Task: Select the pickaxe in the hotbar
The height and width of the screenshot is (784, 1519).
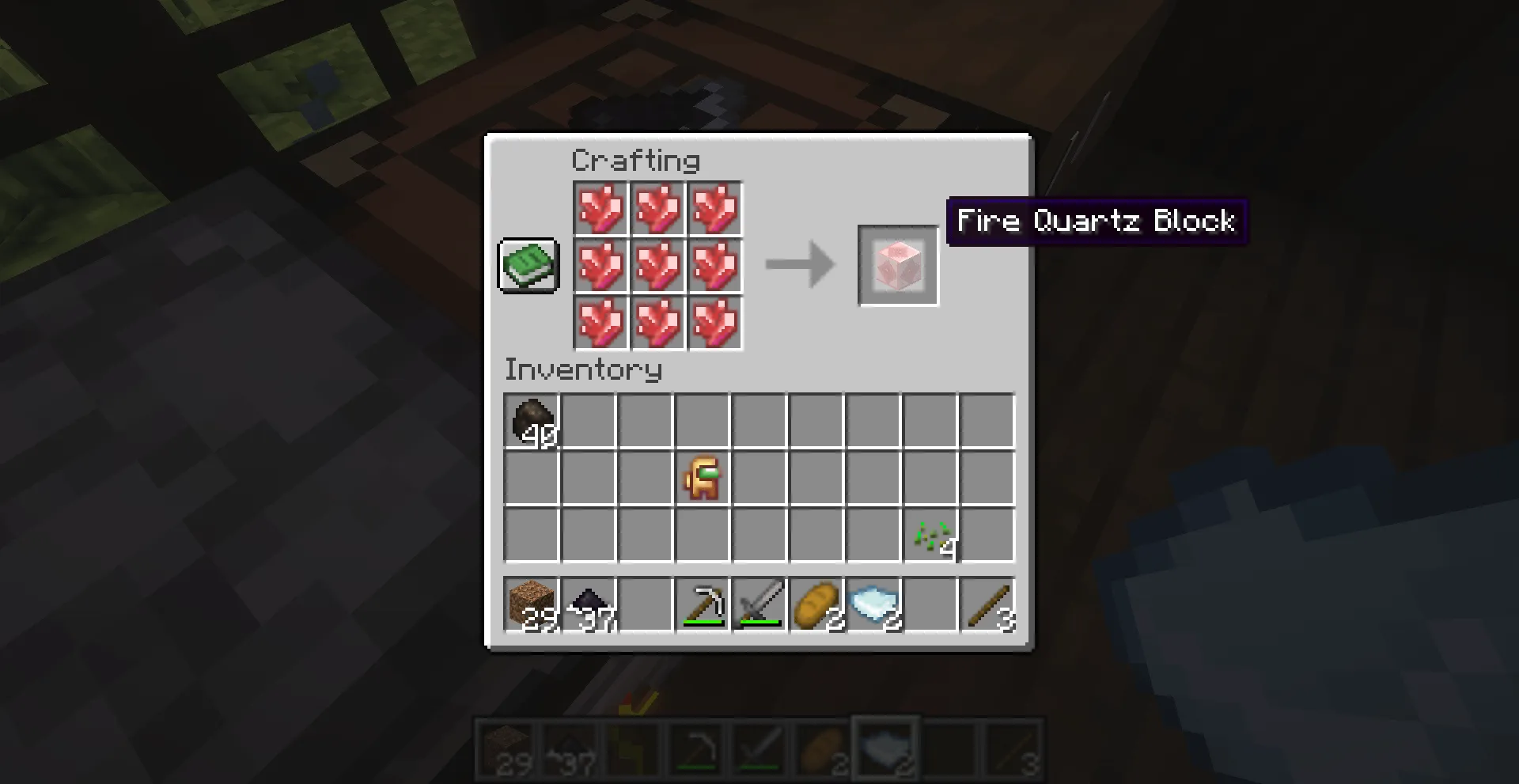Action: pos(703,604)
